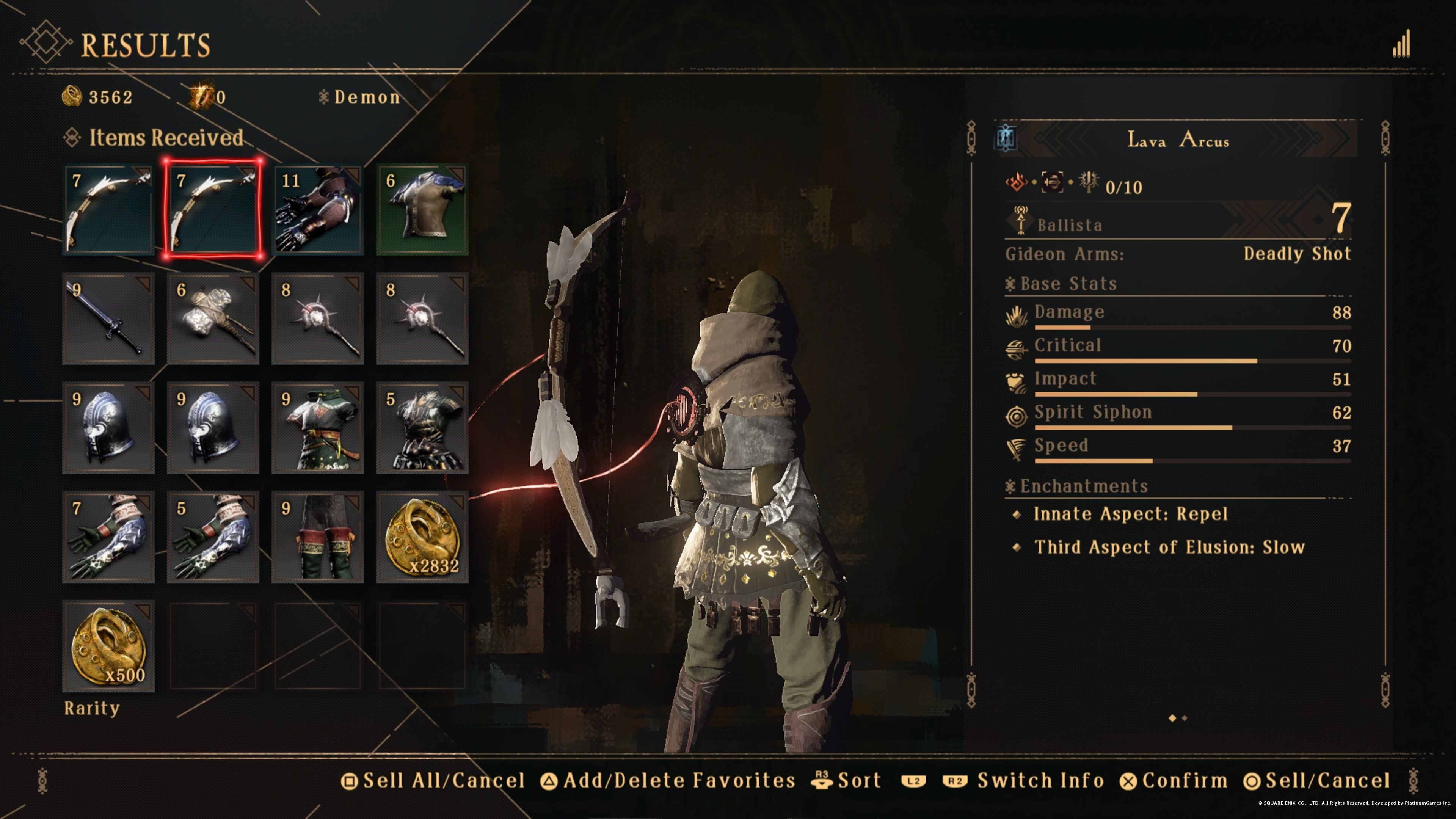1456x819 pixels.
Task: Click the gold coin stack x500
Action: point(108,646)
